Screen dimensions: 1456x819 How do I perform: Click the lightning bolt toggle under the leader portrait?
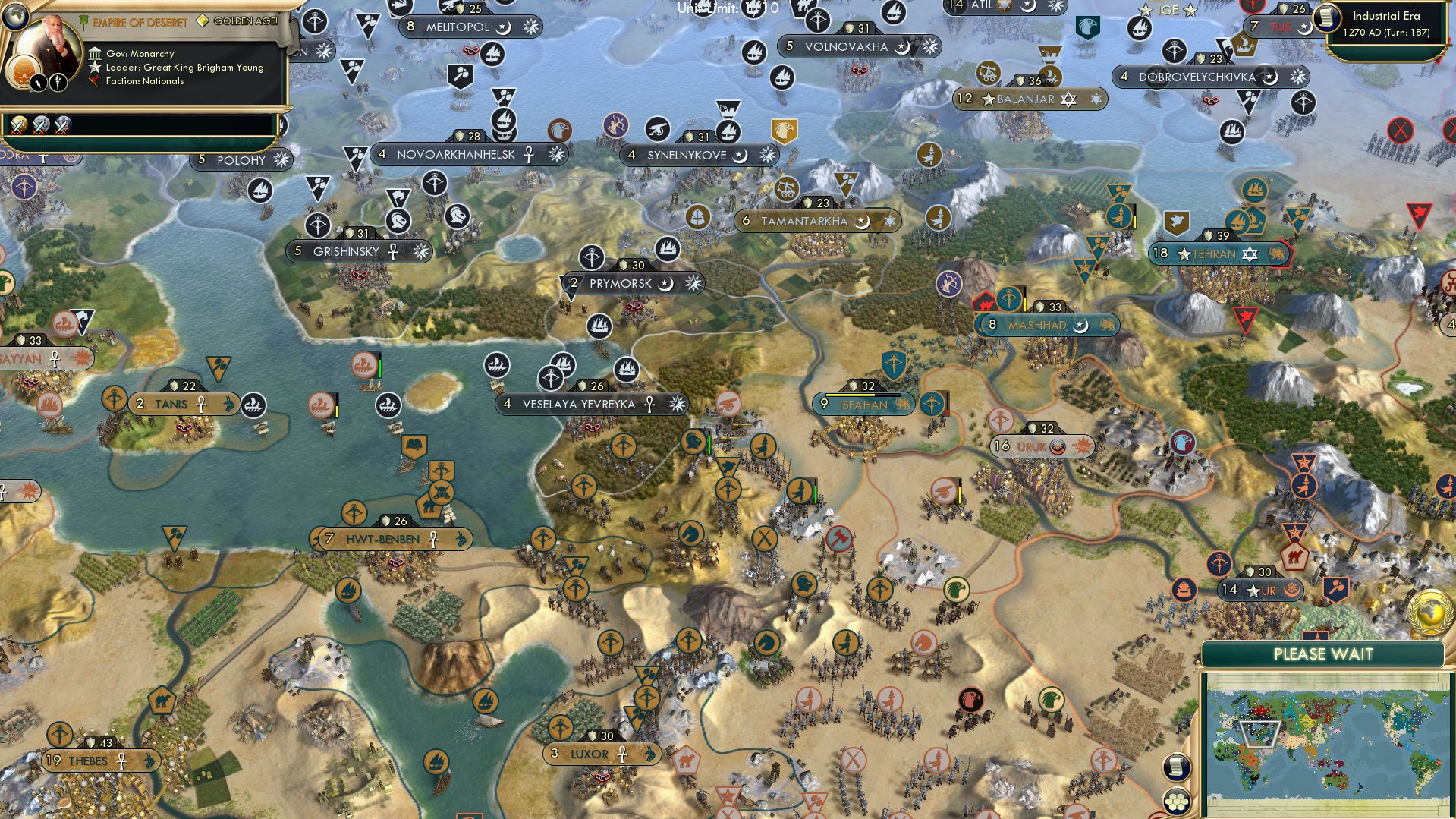(37, 82)
